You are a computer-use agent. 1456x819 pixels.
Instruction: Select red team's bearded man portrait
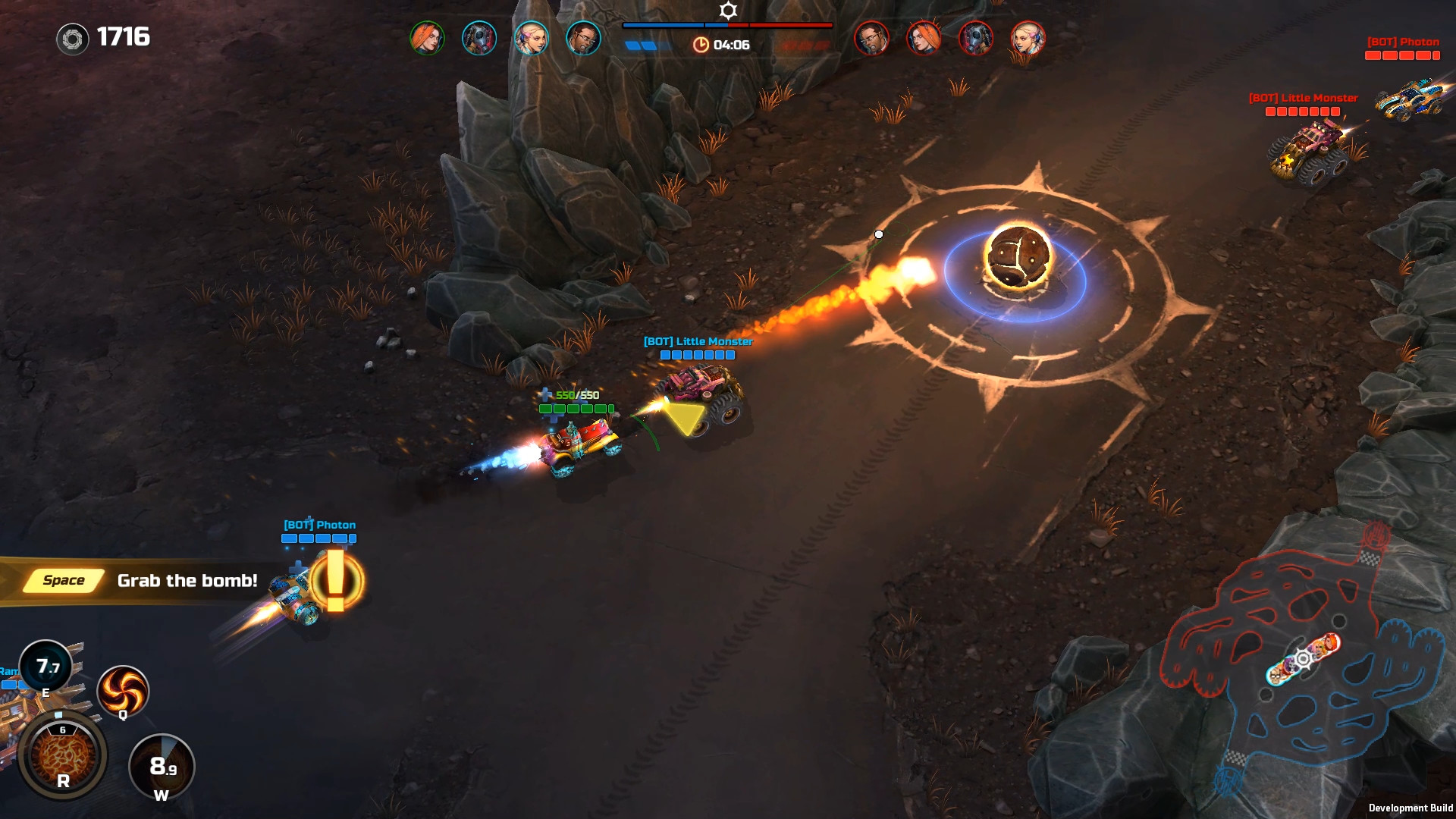point(871,38)
